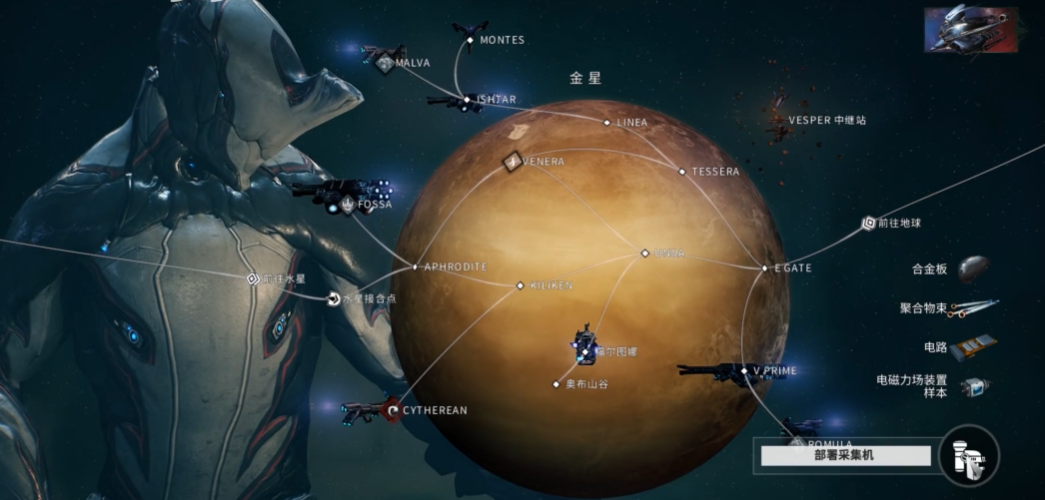Image resolution: width=1045 pixels, height=500 pixels.
Task: Select the 奥布山谷 open-world node
Action: tap(557, 384)
